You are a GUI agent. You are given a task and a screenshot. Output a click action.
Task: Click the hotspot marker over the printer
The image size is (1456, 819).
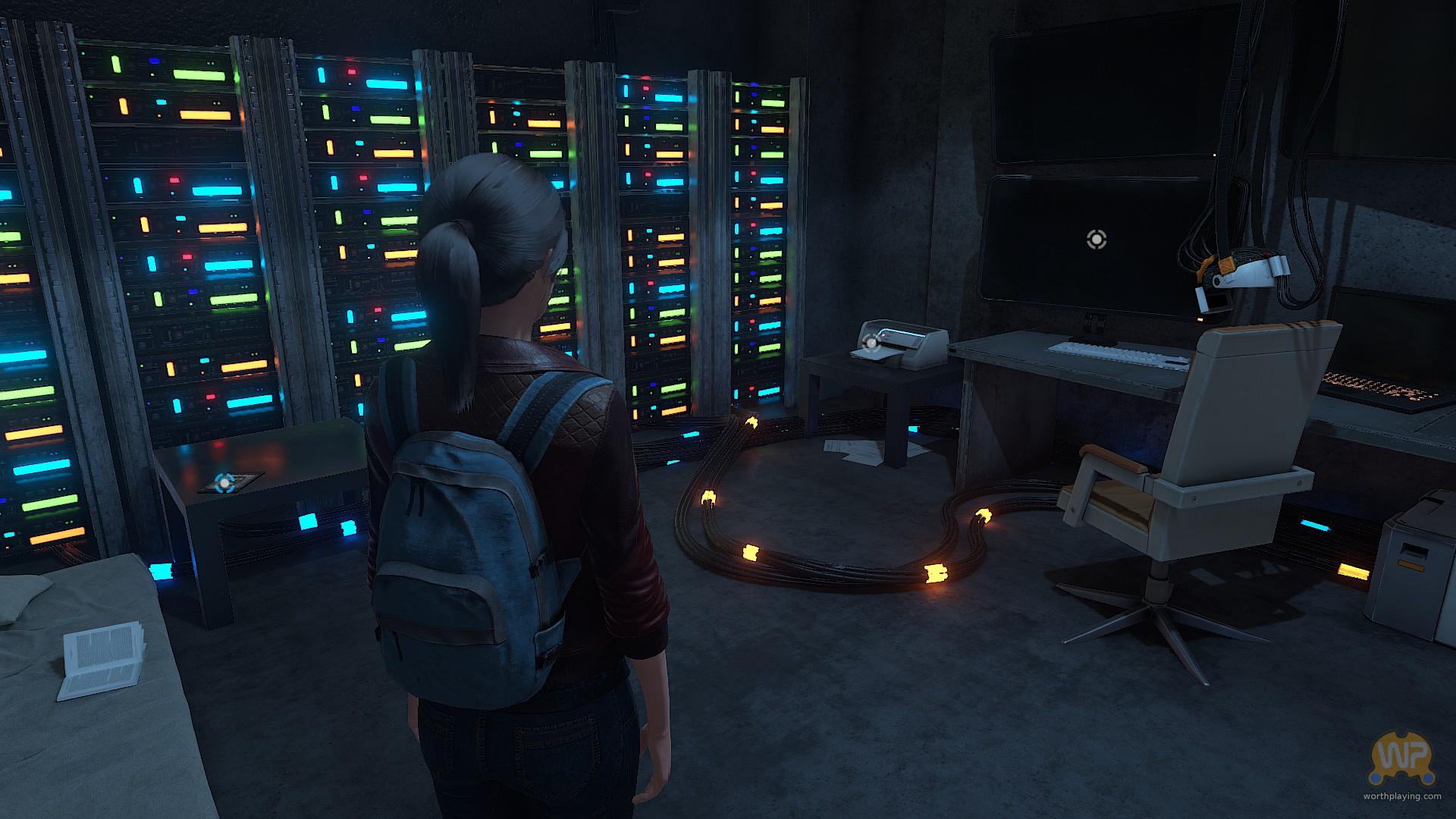click(871, 344)
